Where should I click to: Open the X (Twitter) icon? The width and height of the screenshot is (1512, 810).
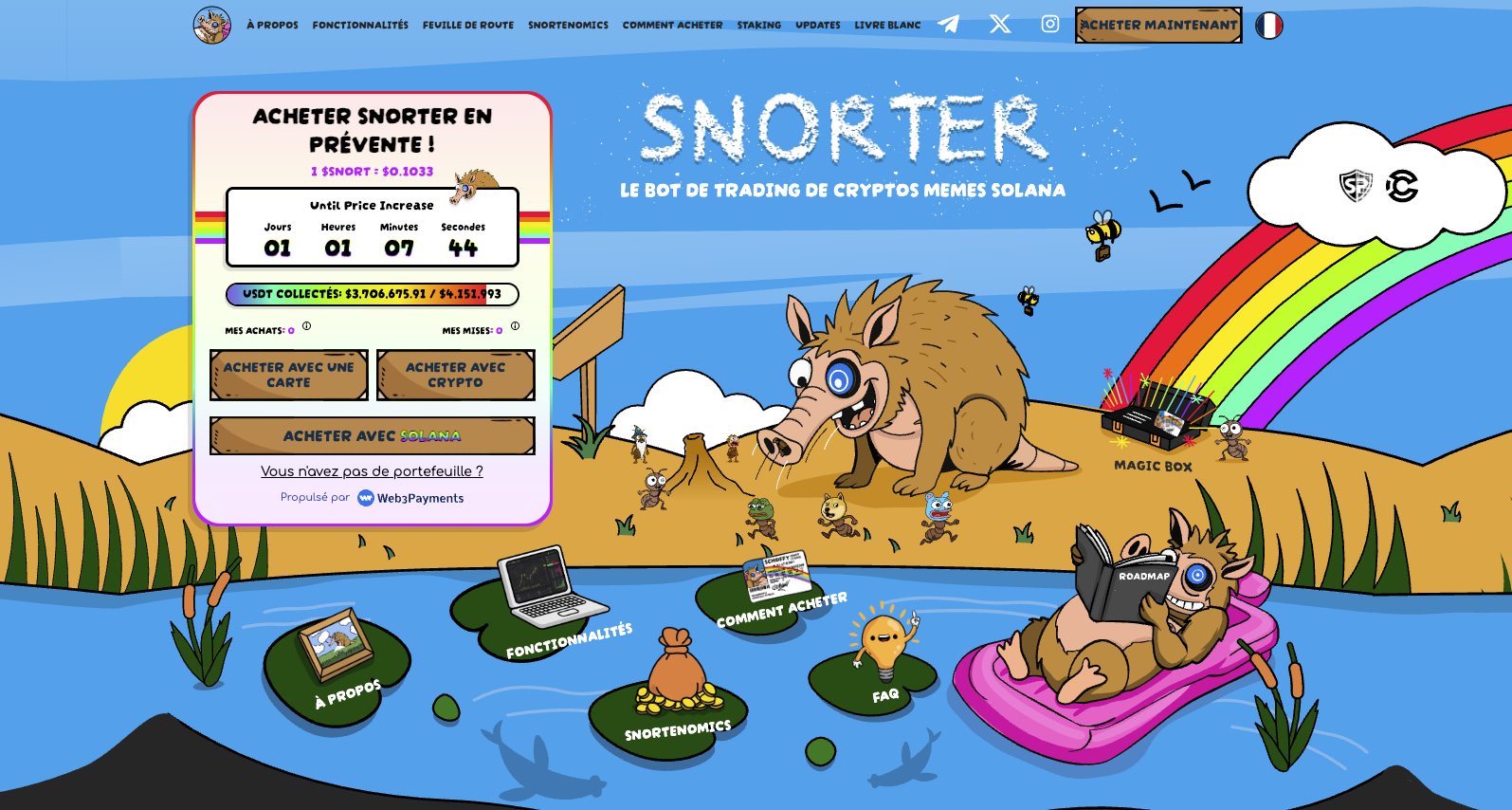(x=1000, y=25)
